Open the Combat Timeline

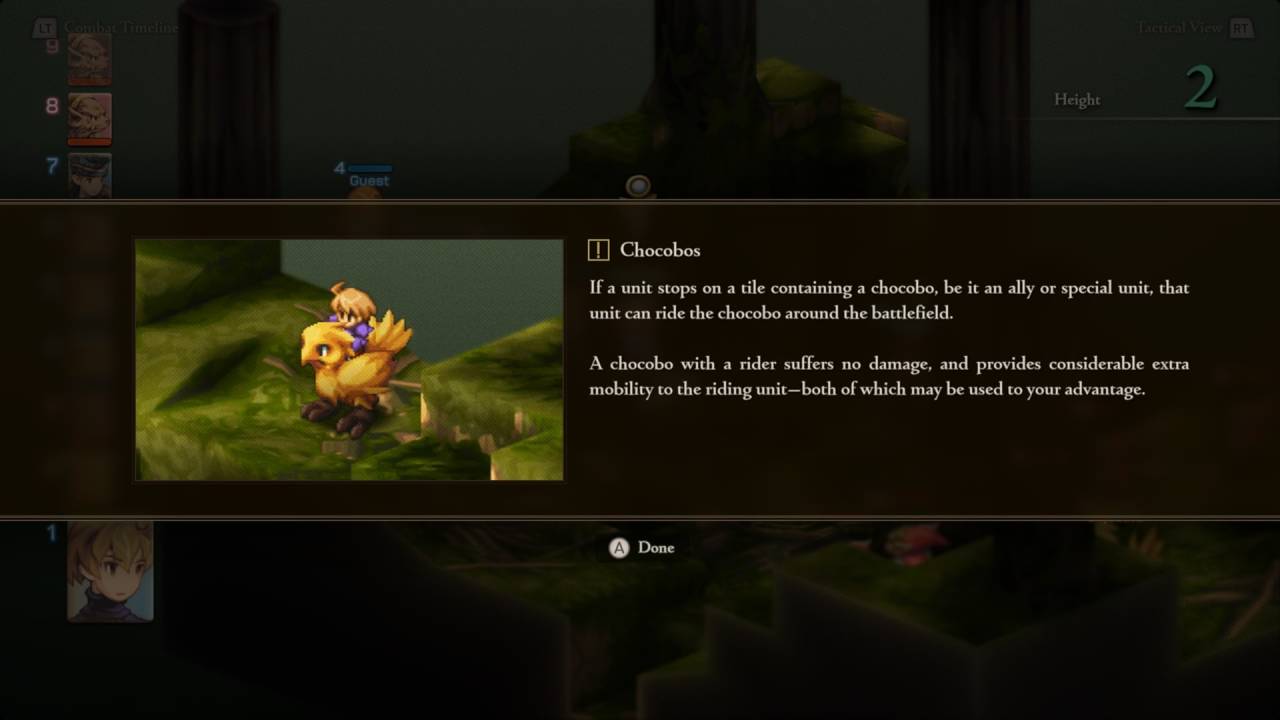click(108, 28)
